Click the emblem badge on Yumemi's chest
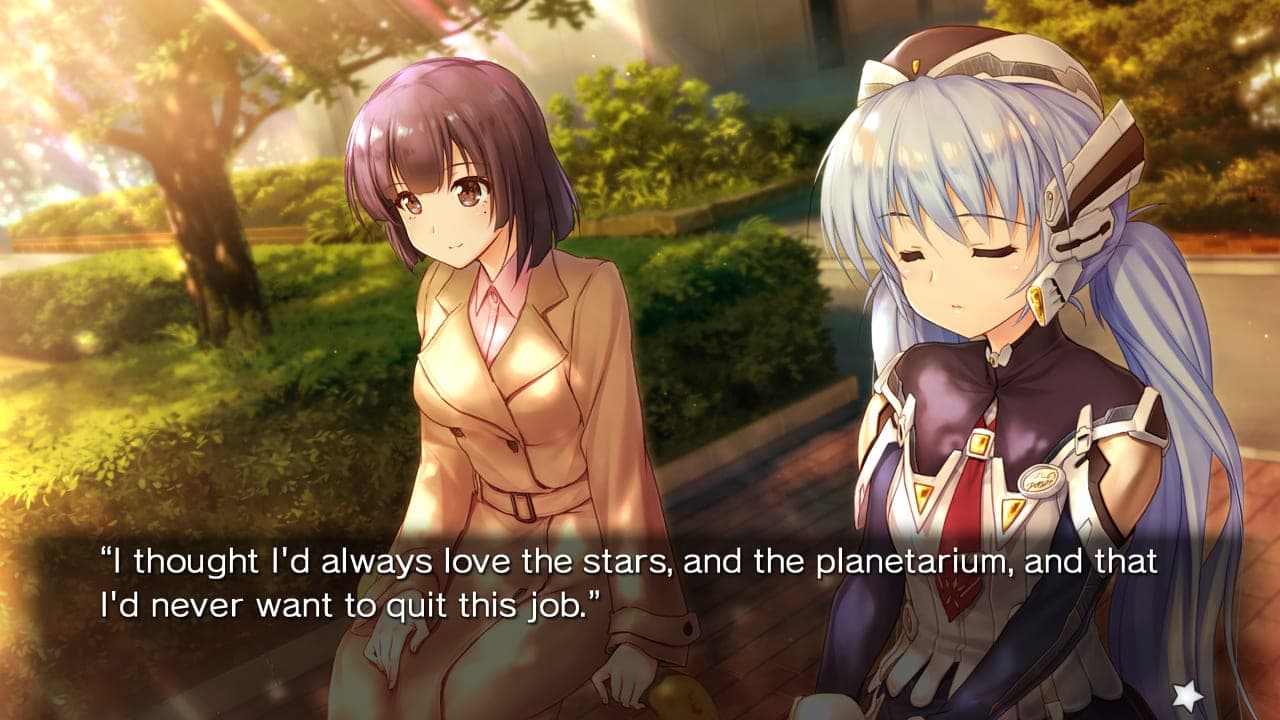The width and height of the screenshot is (1280, 720). point(1043,480)
